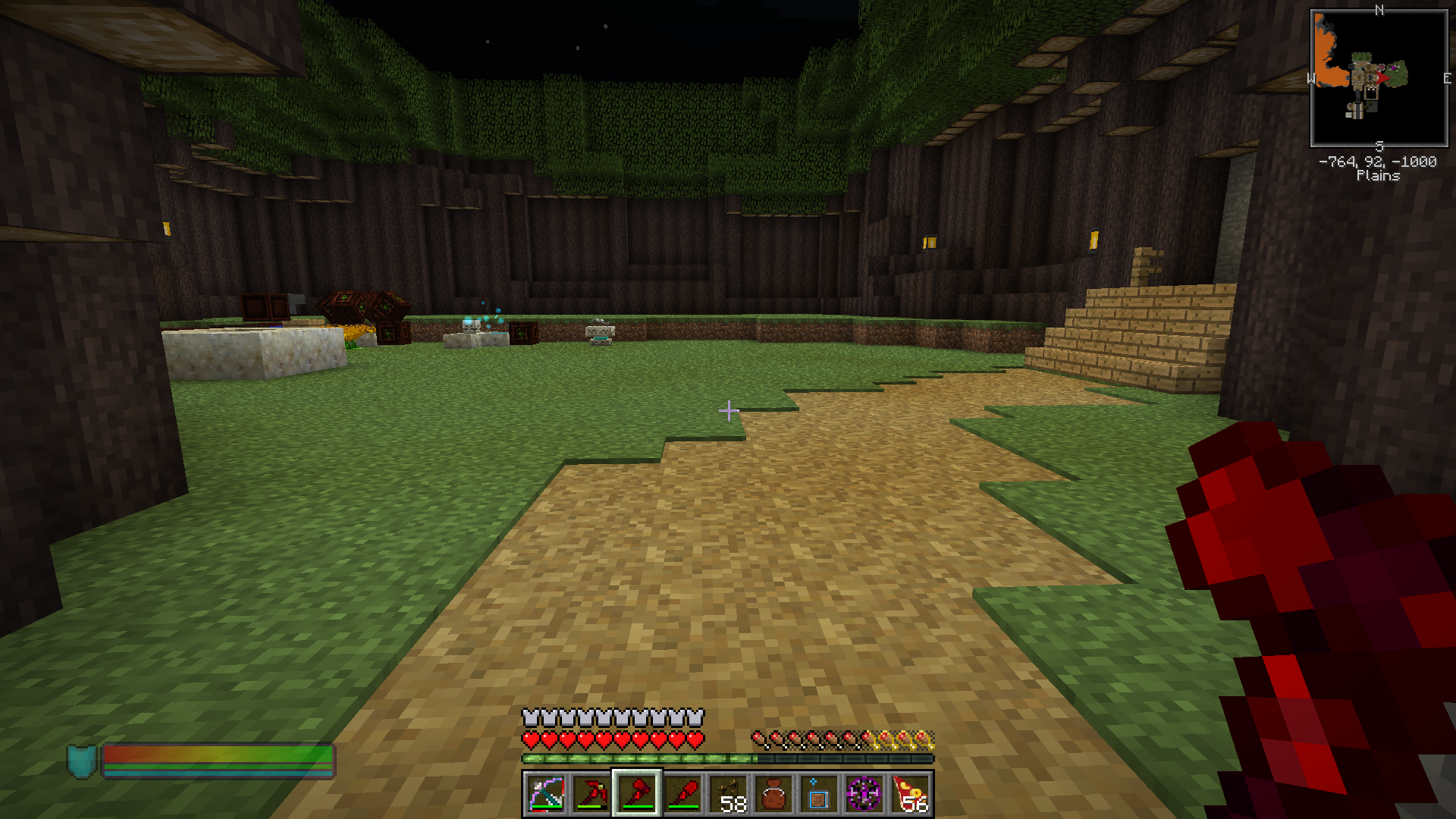Viewport: 1456px width, 819px height.
Task: Switch to the red shovel slot
Action: 682,794
